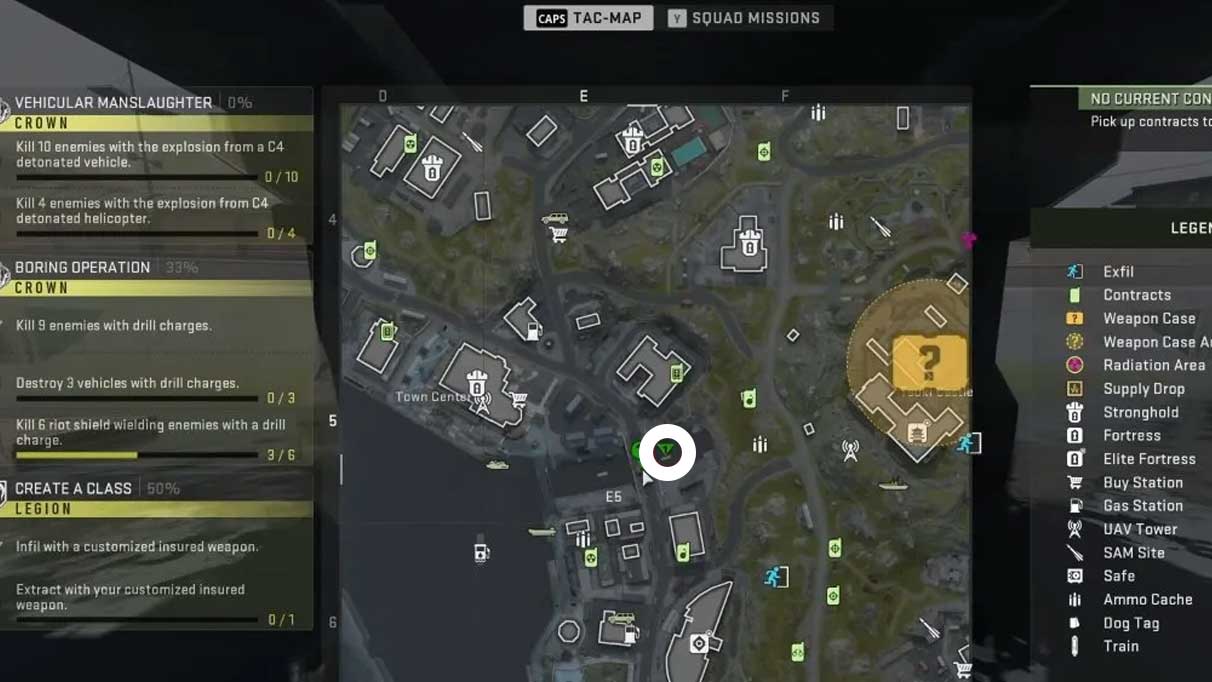Click the pink radiation area marker
Image resolution: width=1212 pixels, height=682 pixels.
point(967,239)
